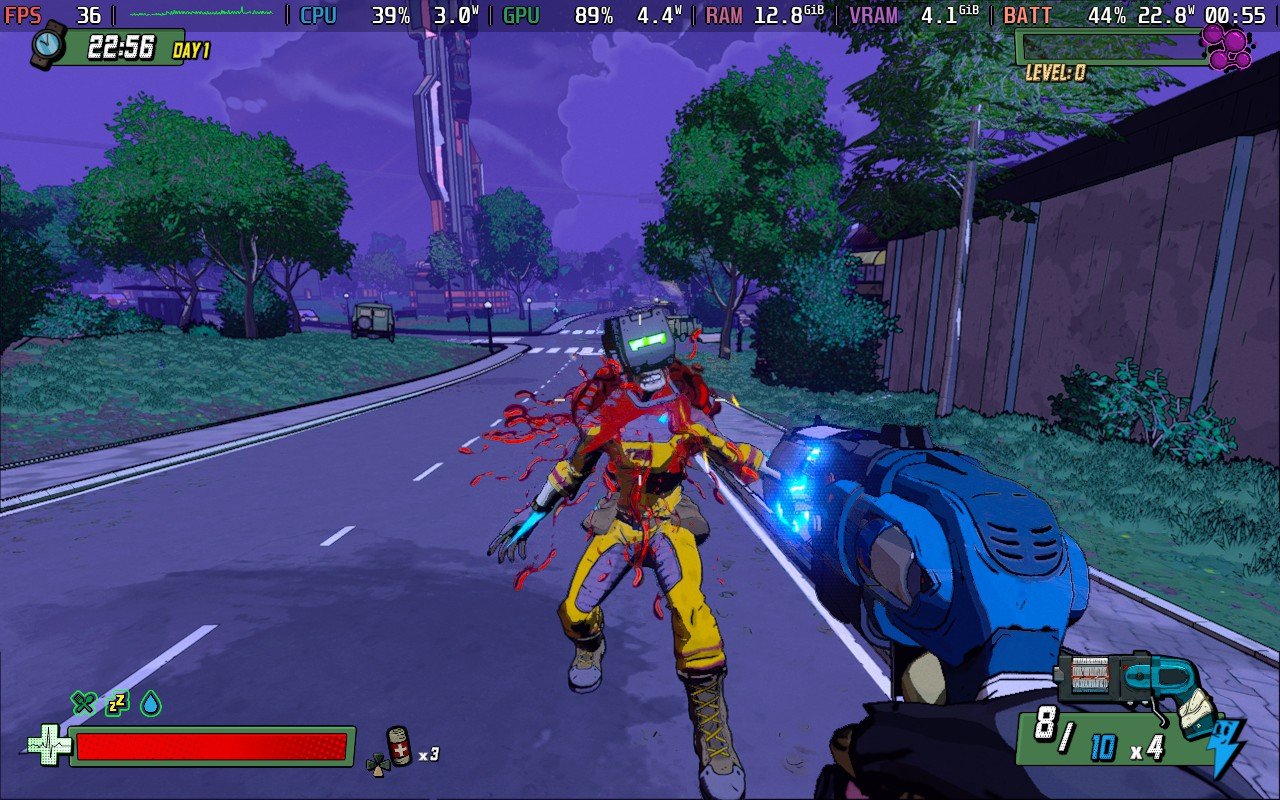1280x800 pixels.
Task: Select the crossed bandages status icon
Action: [83, 703]
